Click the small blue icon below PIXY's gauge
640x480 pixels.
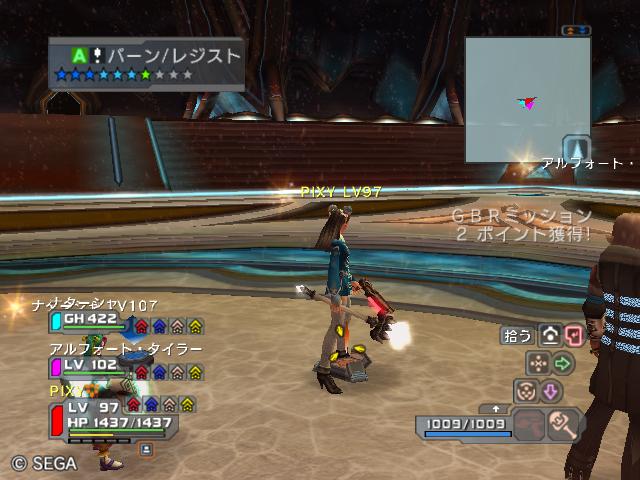click(x=145, y=451)
